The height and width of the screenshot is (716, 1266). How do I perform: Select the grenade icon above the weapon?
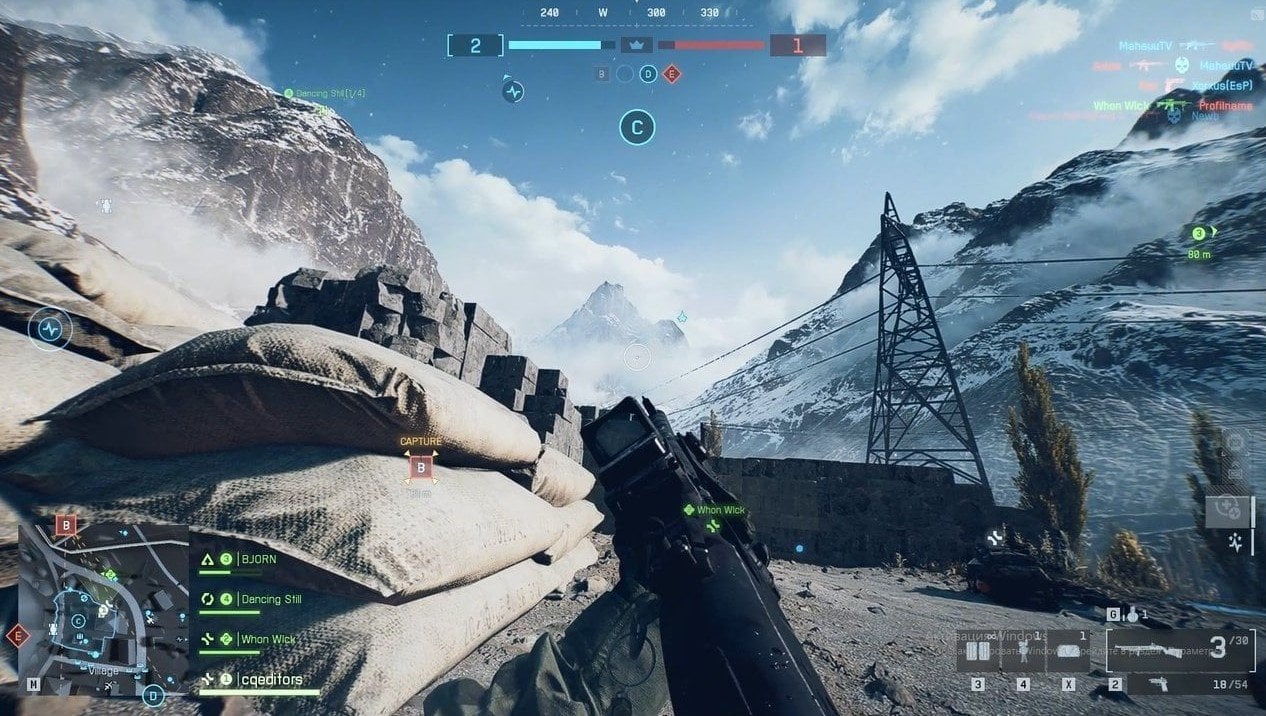coord(1131,615)
